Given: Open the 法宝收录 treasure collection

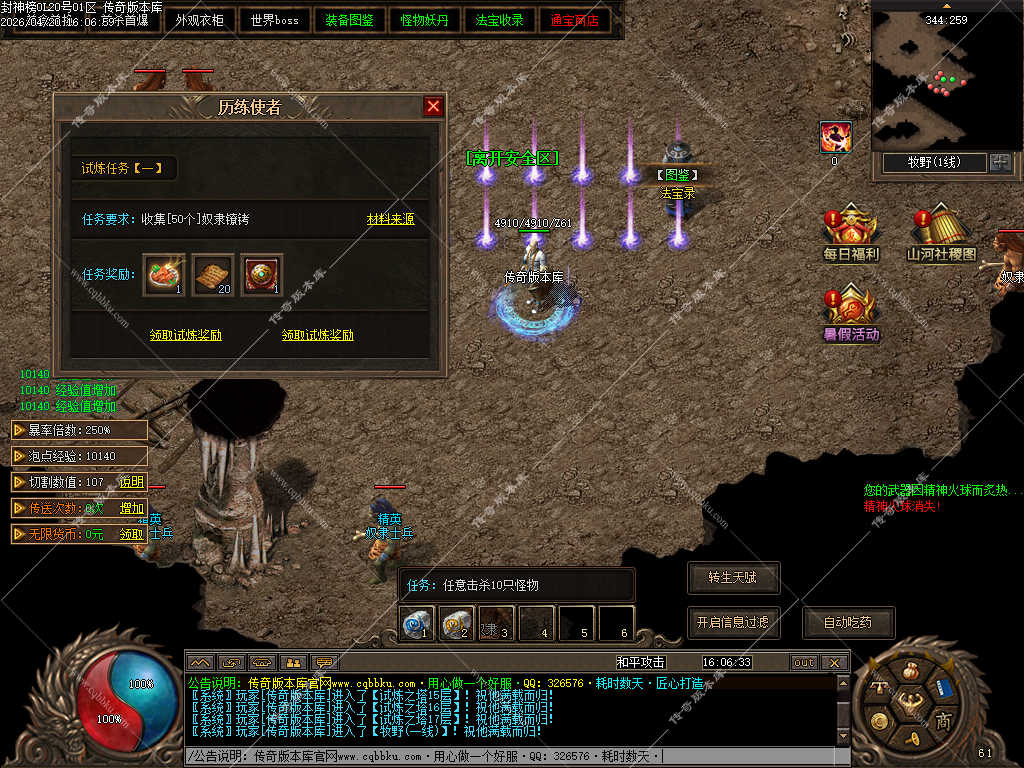Looking at the screenshot, I should [500, 20].
